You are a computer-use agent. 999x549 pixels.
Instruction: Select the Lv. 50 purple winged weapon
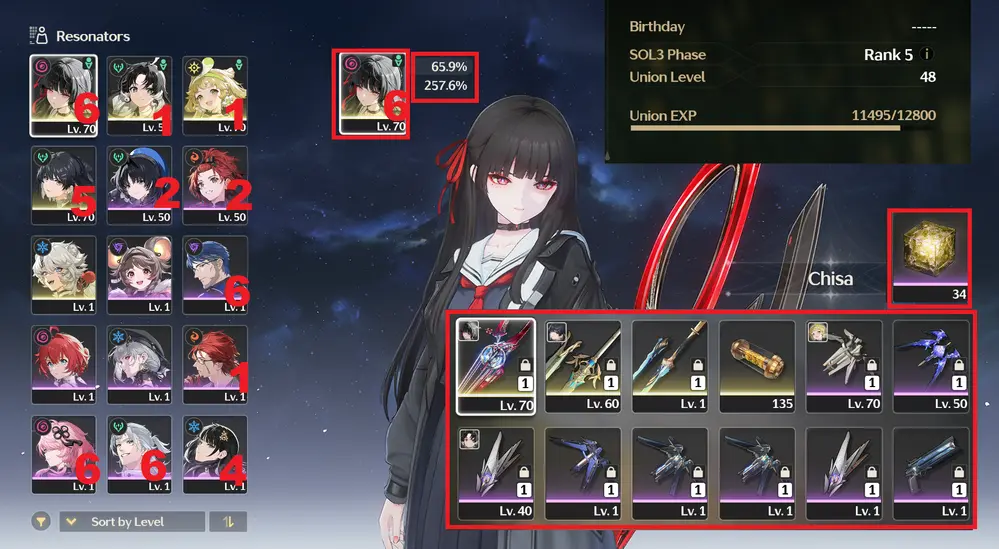931,366
